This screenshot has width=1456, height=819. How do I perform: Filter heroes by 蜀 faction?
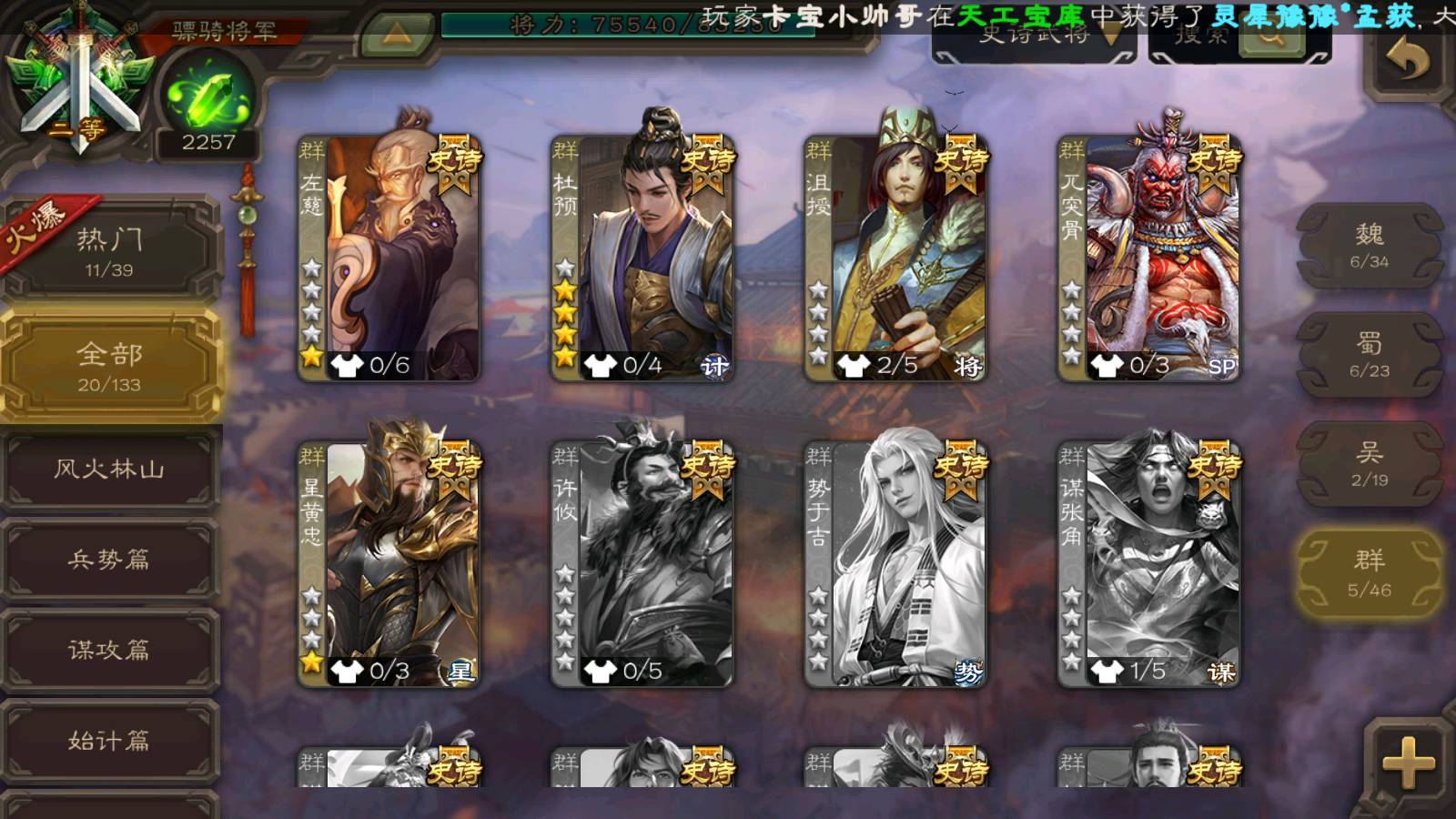tap(1369, 355)
